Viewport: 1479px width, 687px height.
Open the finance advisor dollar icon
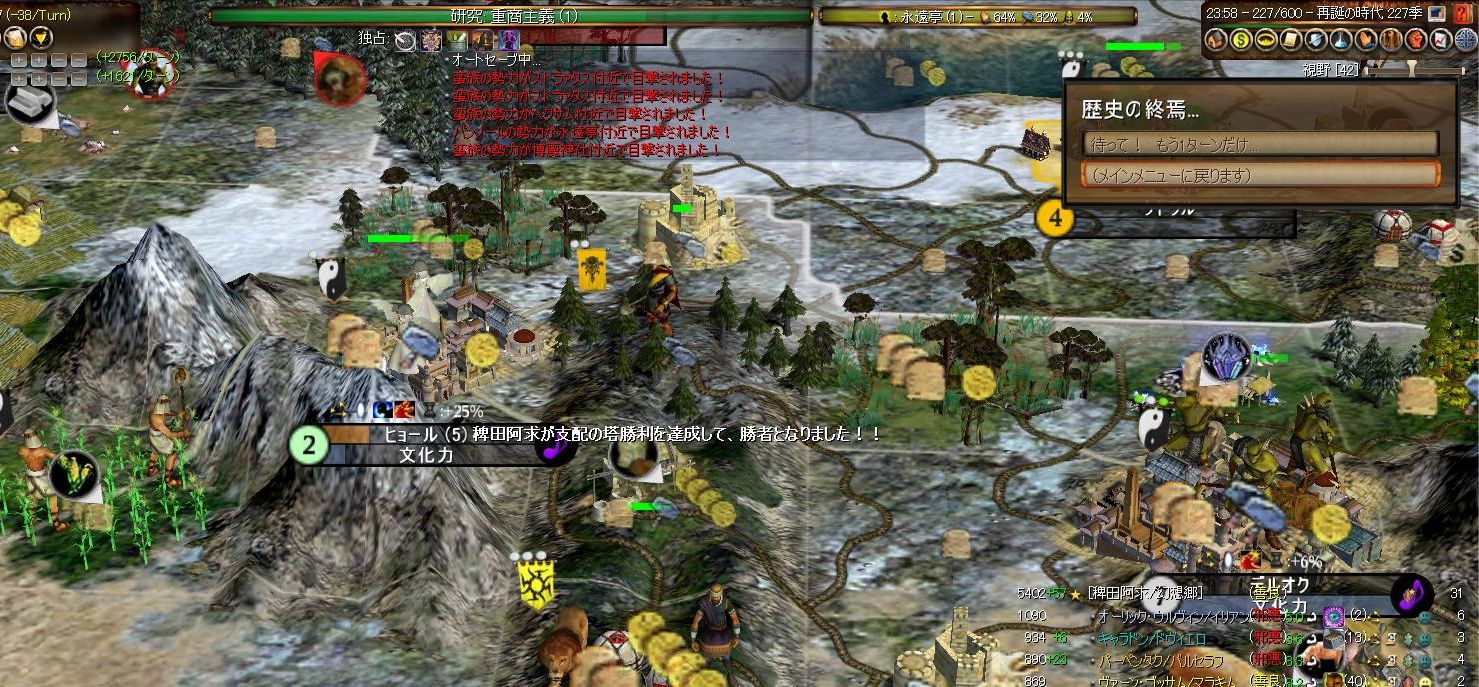[1242, 40]
